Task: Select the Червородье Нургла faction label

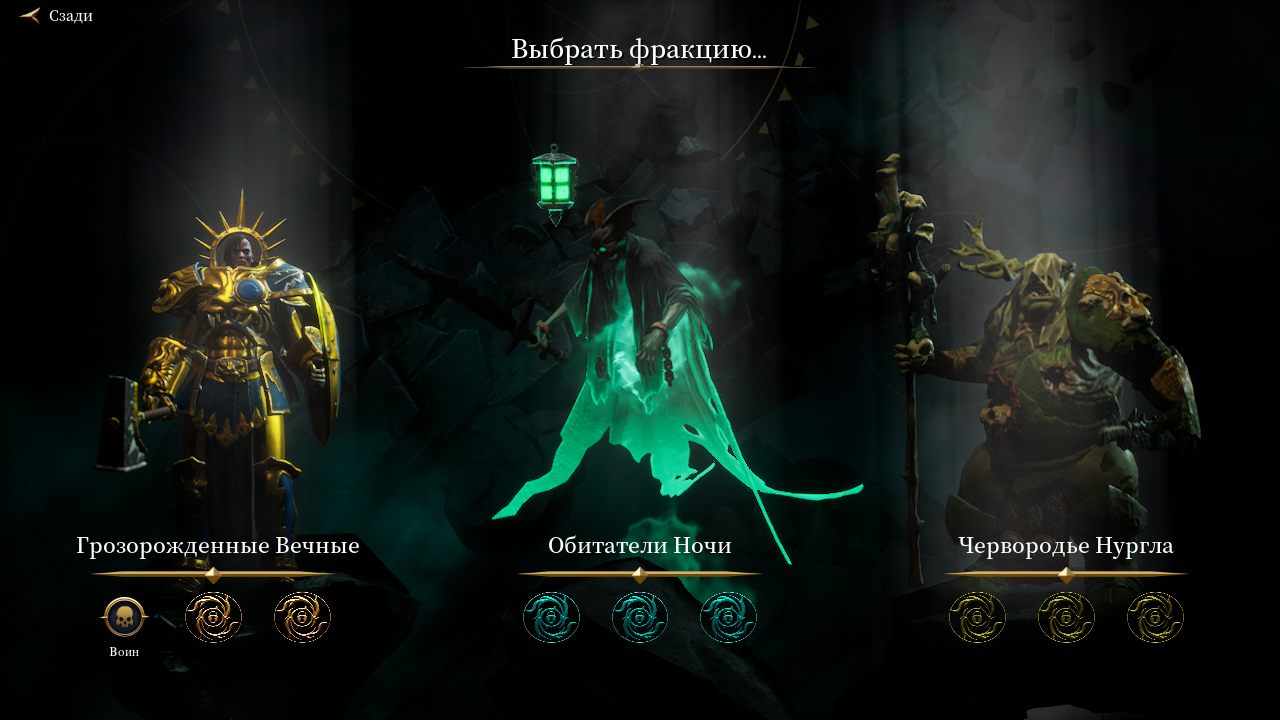Action: point(1065,546)
